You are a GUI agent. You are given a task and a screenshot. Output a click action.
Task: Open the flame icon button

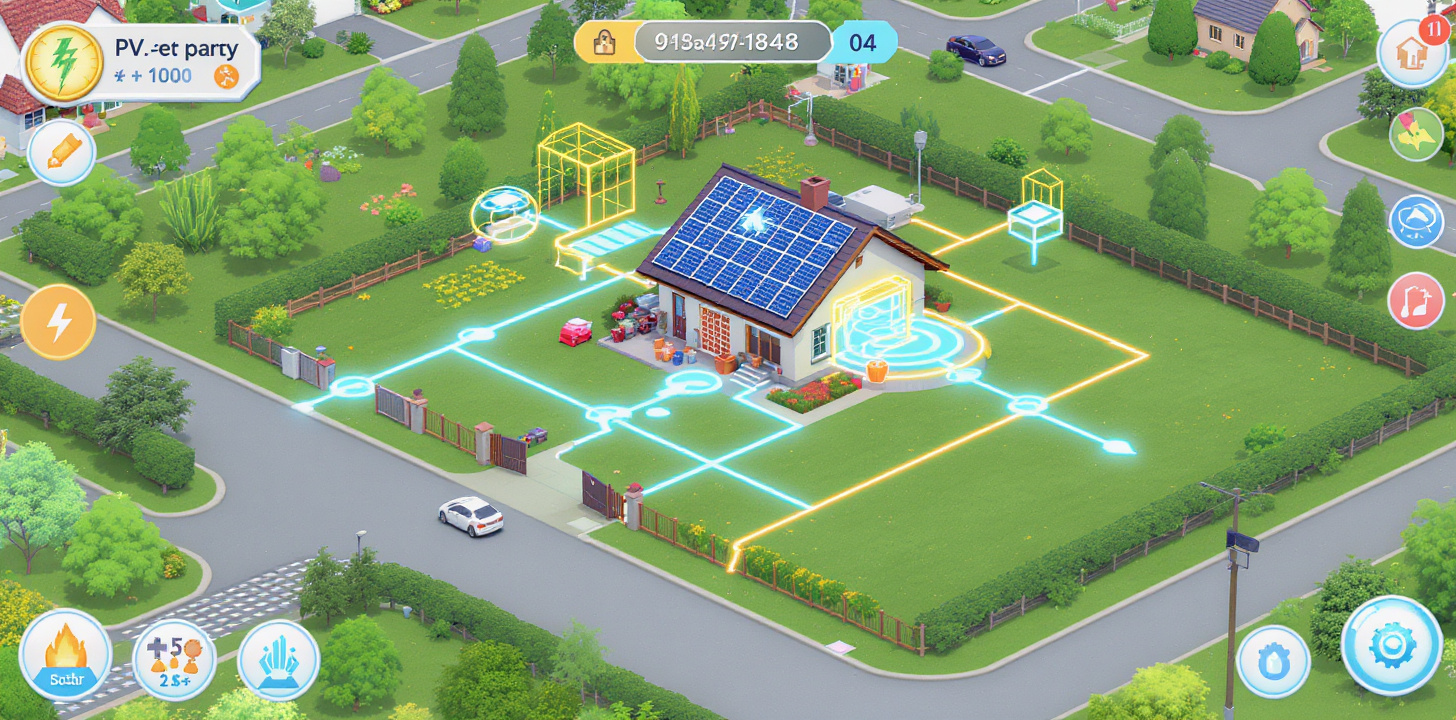[x=65, y=655]
